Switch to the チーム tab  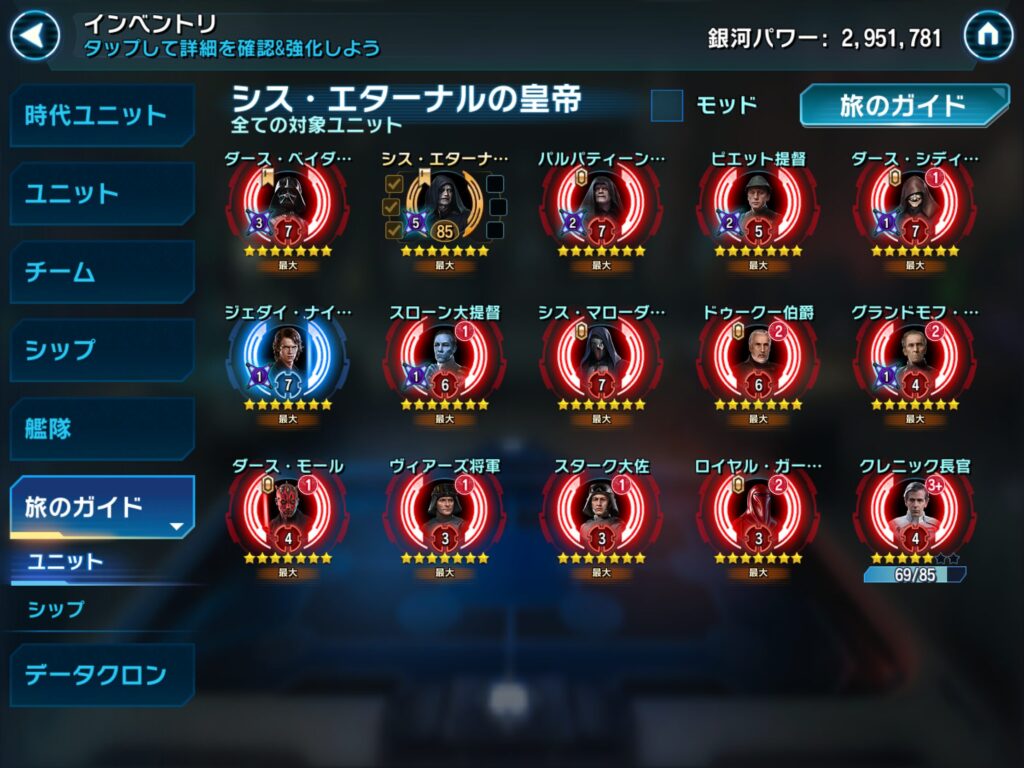[100, 272]
